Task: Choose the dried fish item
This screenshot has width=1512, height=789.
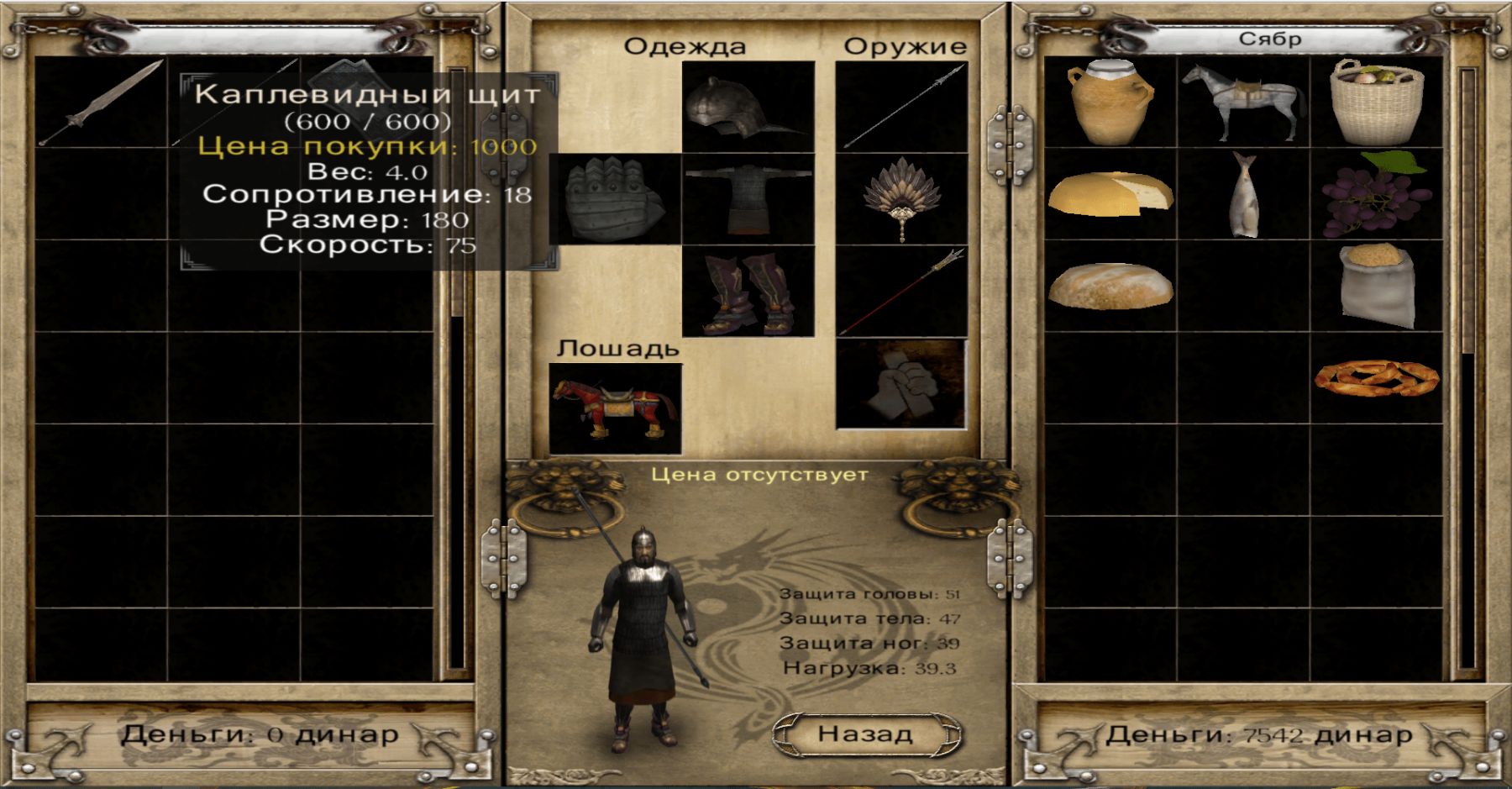Action: coord(1243,195)
